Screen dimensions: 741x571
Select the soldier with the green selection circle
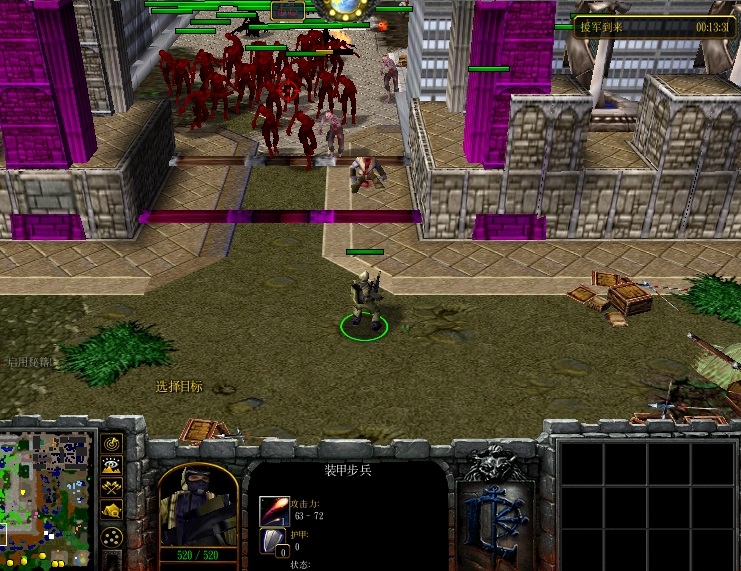pyautogui.click(x=365, y=301)
